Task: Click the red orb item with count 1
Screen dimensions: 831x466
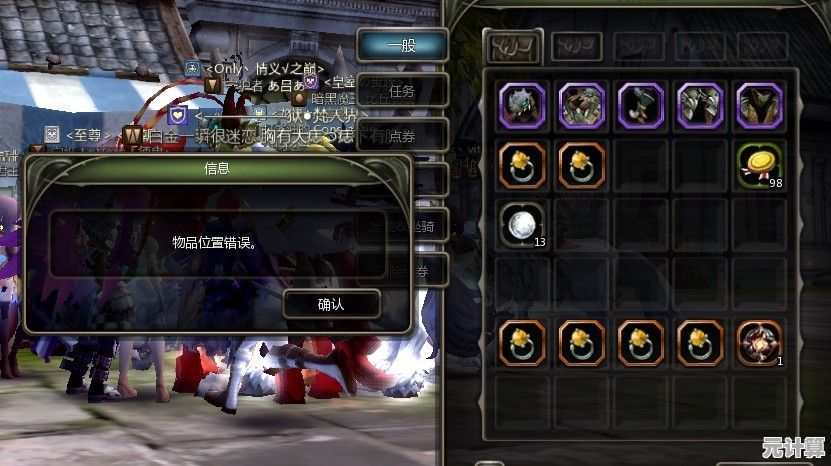Action: [x=760, y=343]
